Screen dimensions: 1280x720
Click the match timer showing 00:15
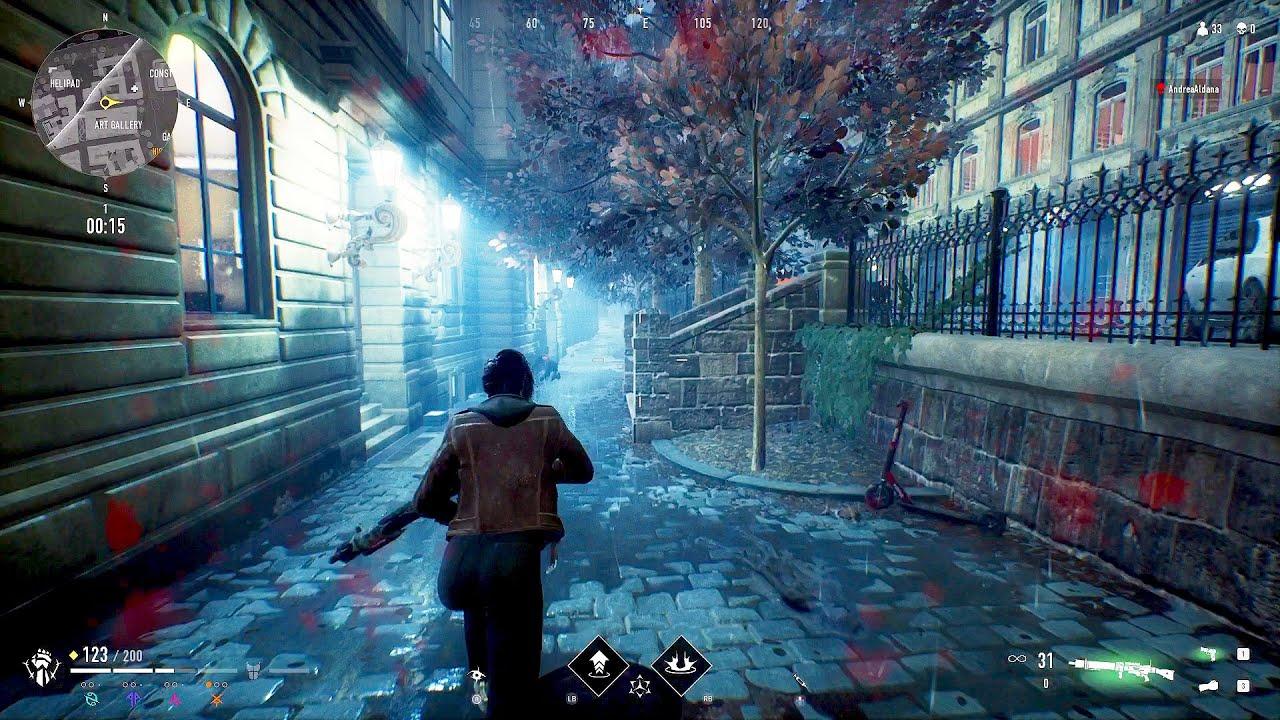pos(106,224)
